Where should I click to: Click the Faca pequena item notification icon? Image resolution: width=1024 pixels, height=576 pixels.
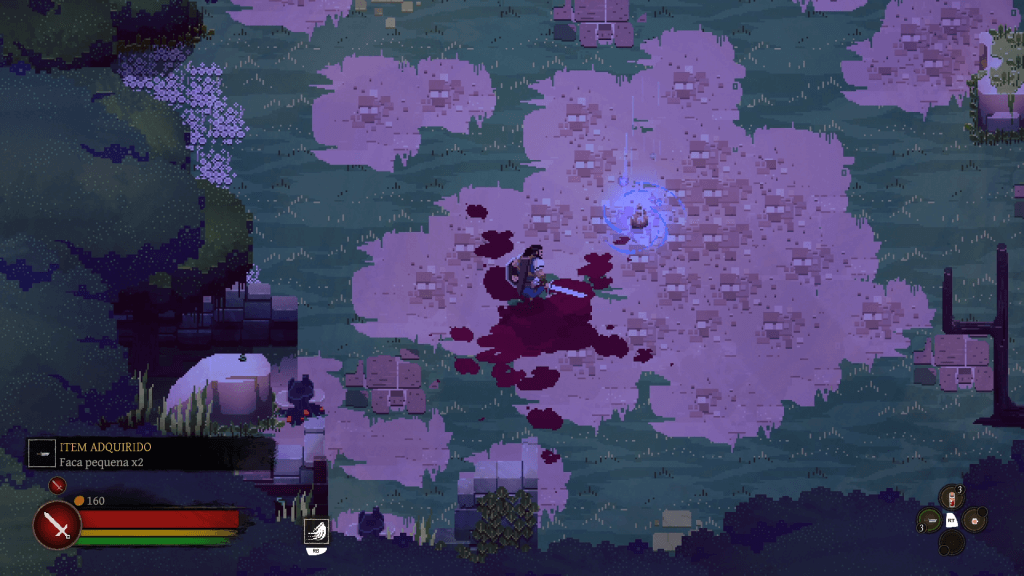pos(42,452)
